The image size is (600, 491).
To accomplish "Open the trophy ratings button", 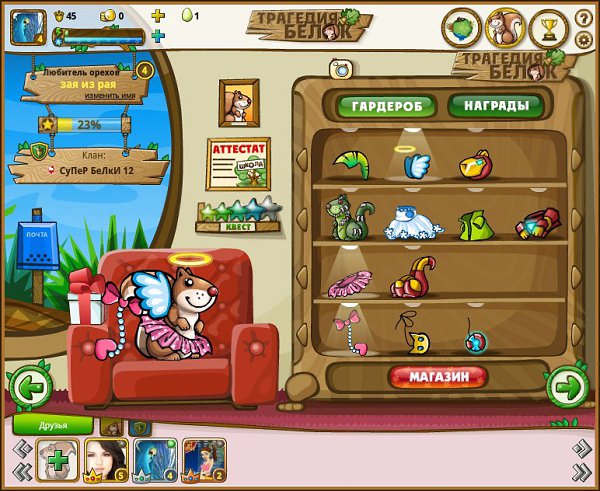I will tap(549, 28).
